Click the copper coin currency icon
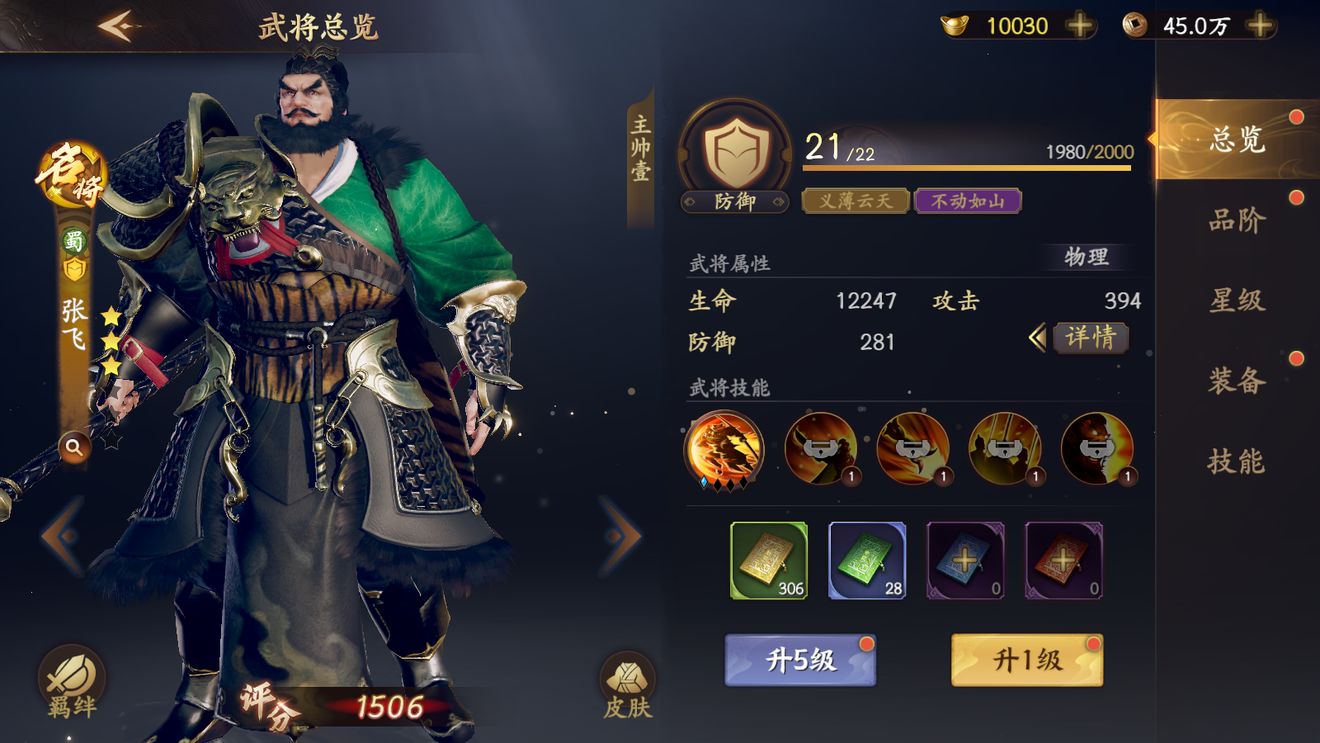 [x=1136, y=25]
